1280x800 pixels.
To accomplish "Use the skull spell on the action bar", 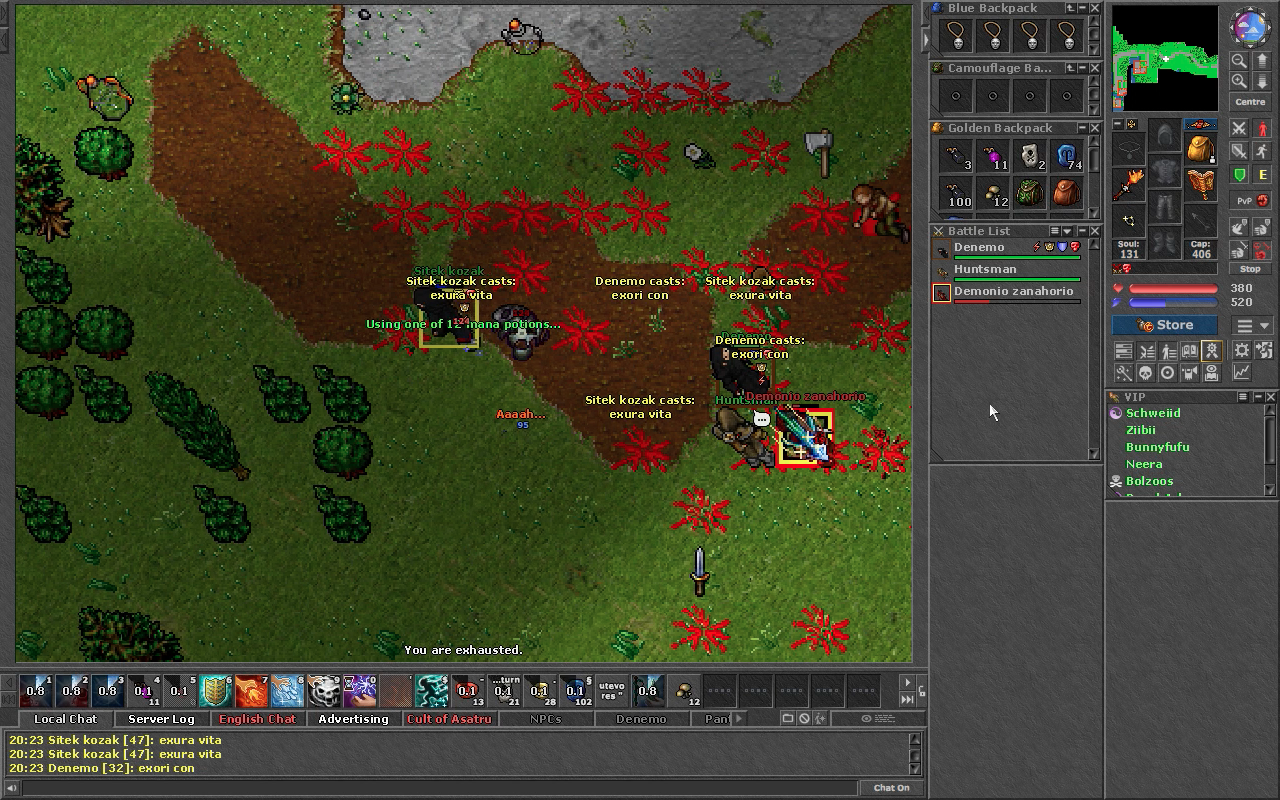I will point(324,690).
